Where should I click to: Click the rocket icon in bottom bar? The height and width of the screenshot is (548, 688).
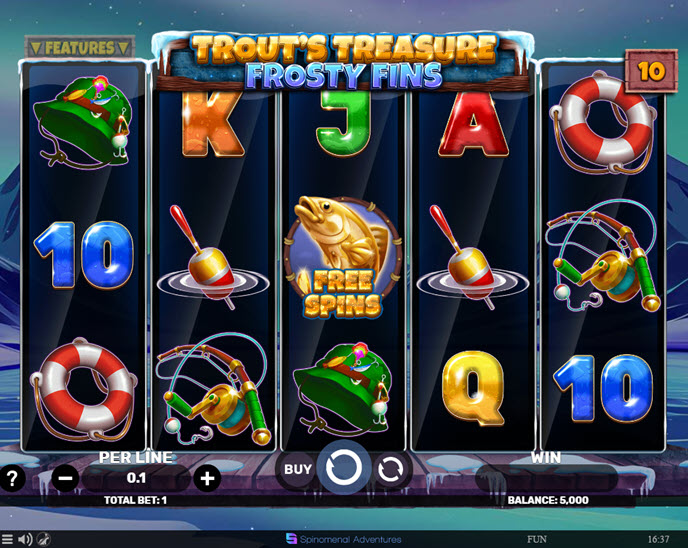[44, 540]
